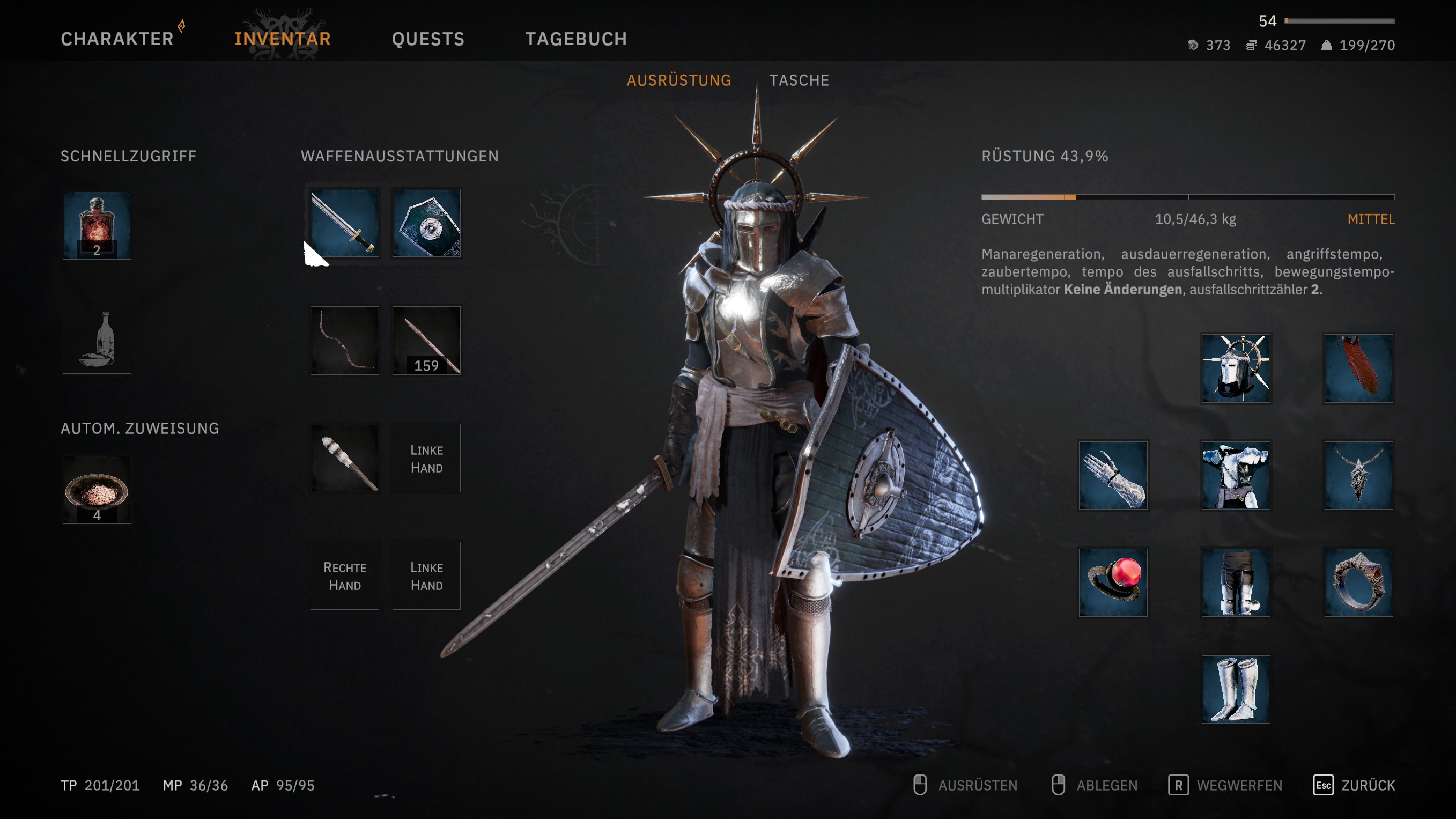Select the food bowl auto-assign slot
This screenshot has width=1456, height=819.
(x=97, y=490)
